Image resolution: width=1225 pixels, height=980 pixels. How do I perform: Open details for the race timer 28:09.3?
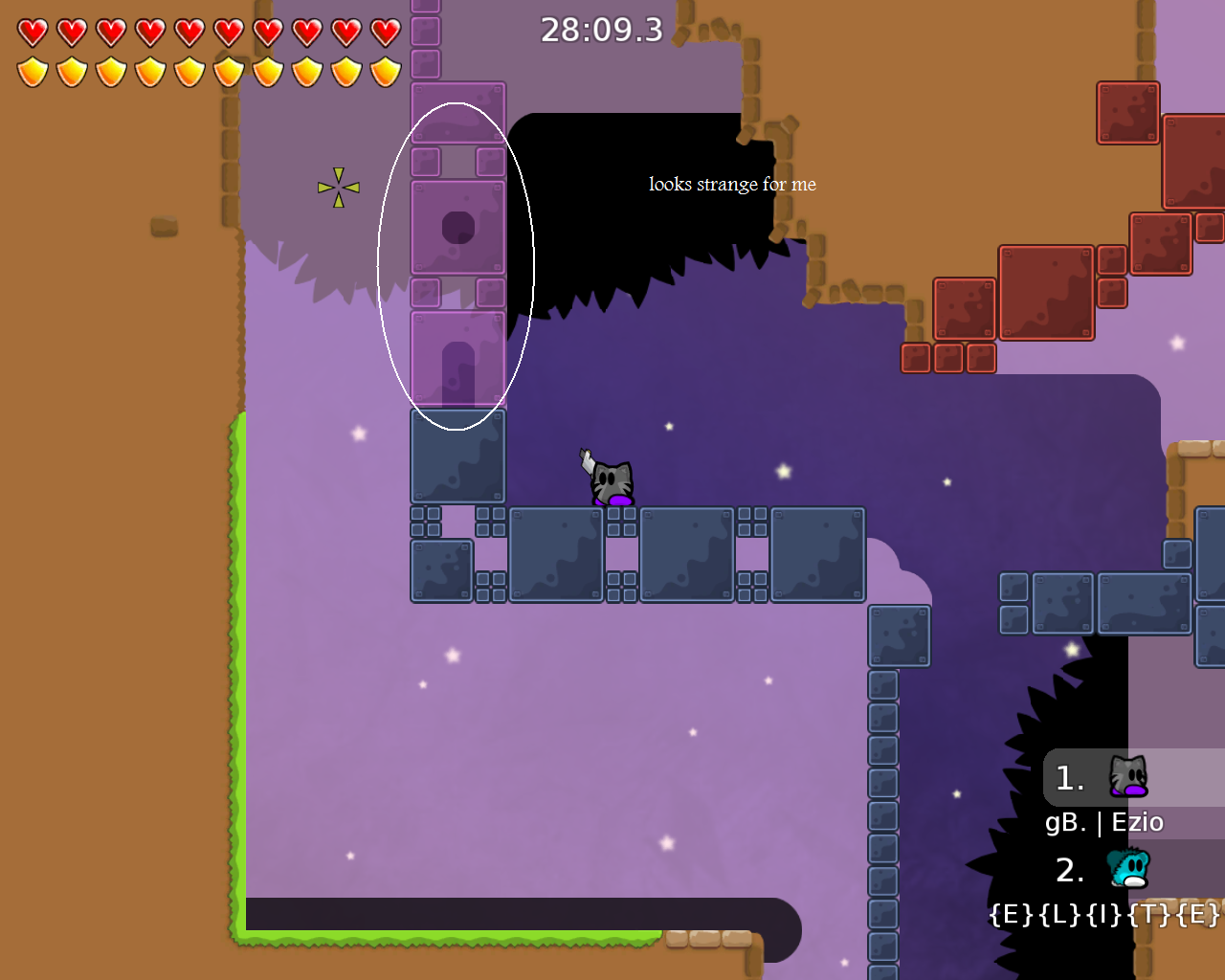tap(600, 30)
